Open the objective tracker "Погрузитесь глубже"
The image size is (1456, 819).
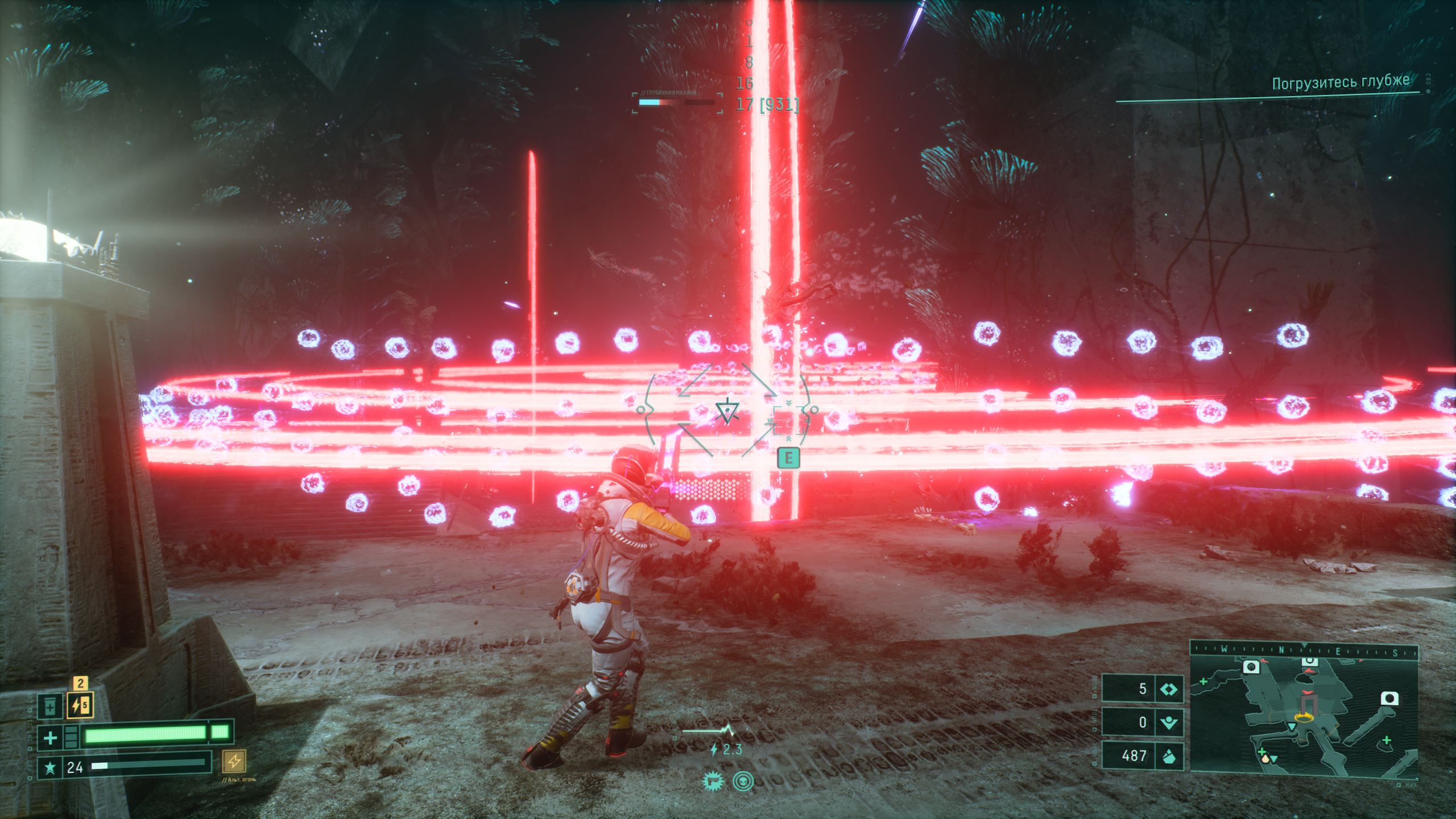[x=1340, y=83]
